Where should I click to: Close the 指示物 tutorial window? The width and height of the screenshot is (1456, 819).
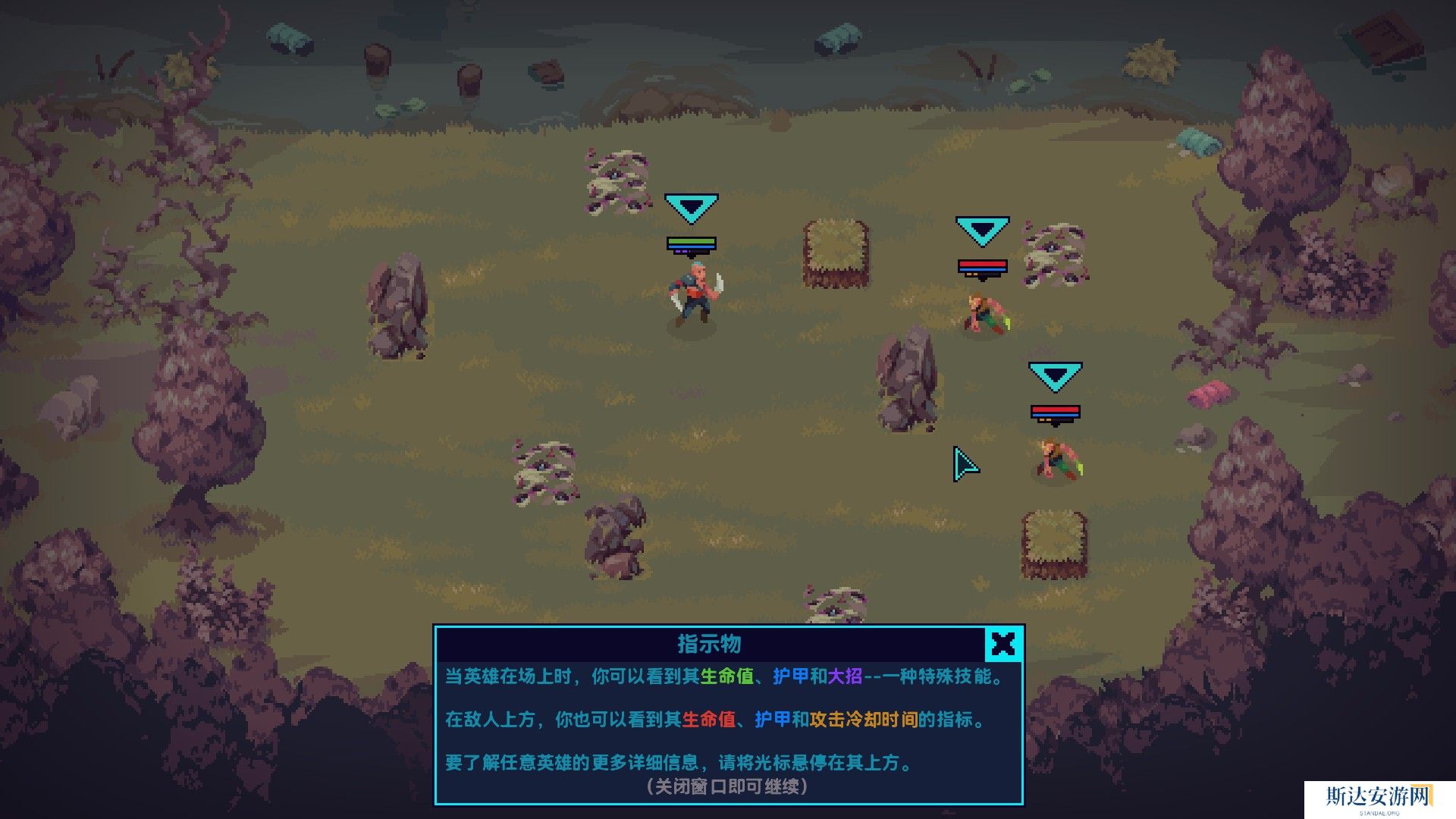click(x=1003, y=644)
